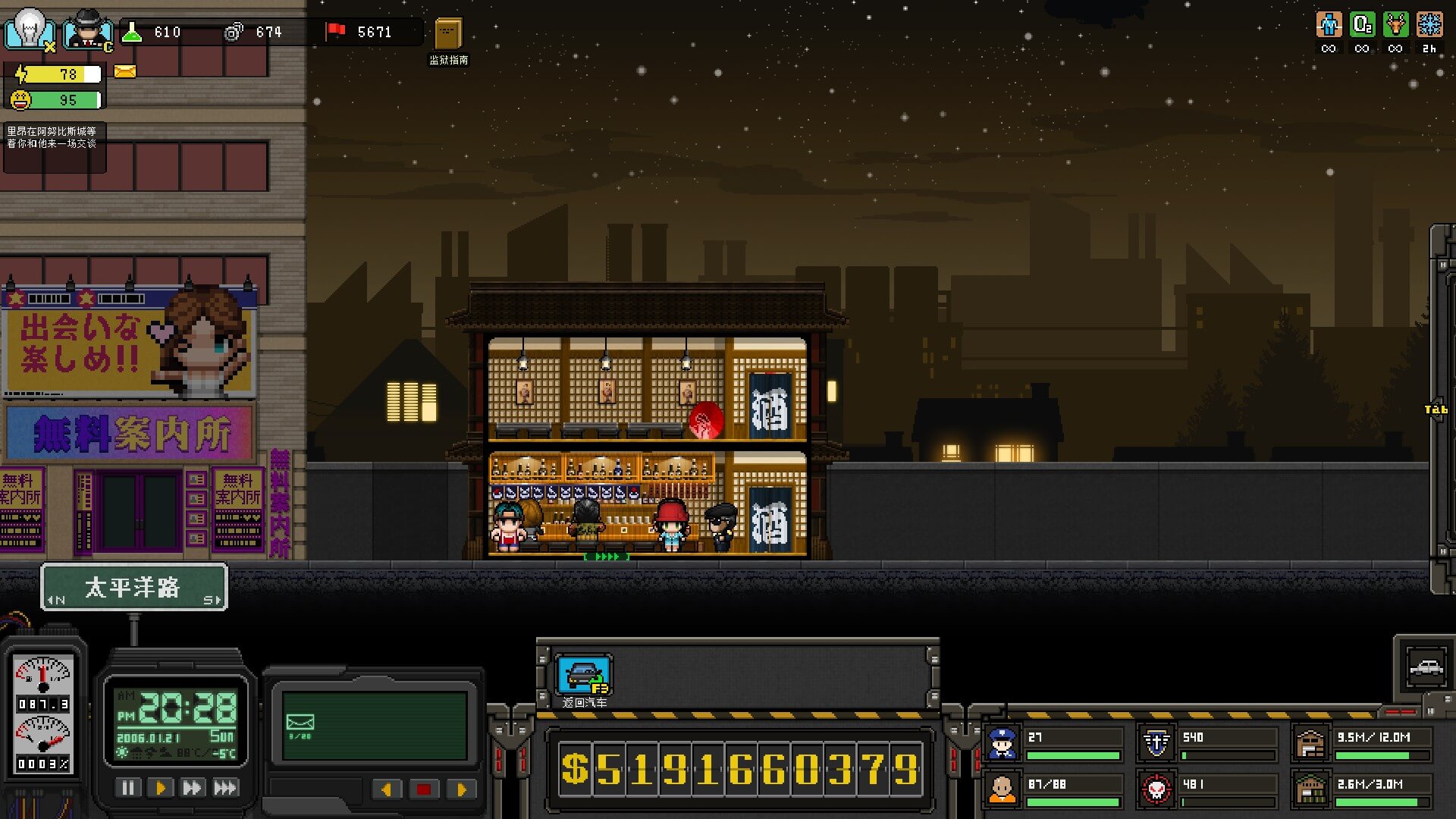1456x819 pixels.
Task: Select the snowflake status effect icon
Action: [x=1429, y=25]
